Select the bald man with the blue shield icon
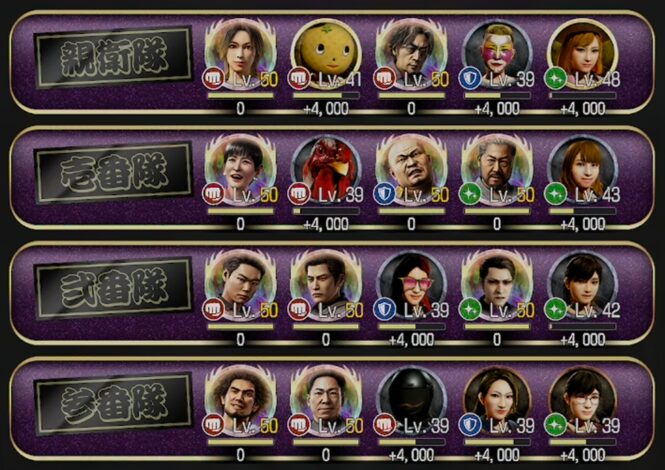This screenshot has height=470, width=665. point(411,167)
